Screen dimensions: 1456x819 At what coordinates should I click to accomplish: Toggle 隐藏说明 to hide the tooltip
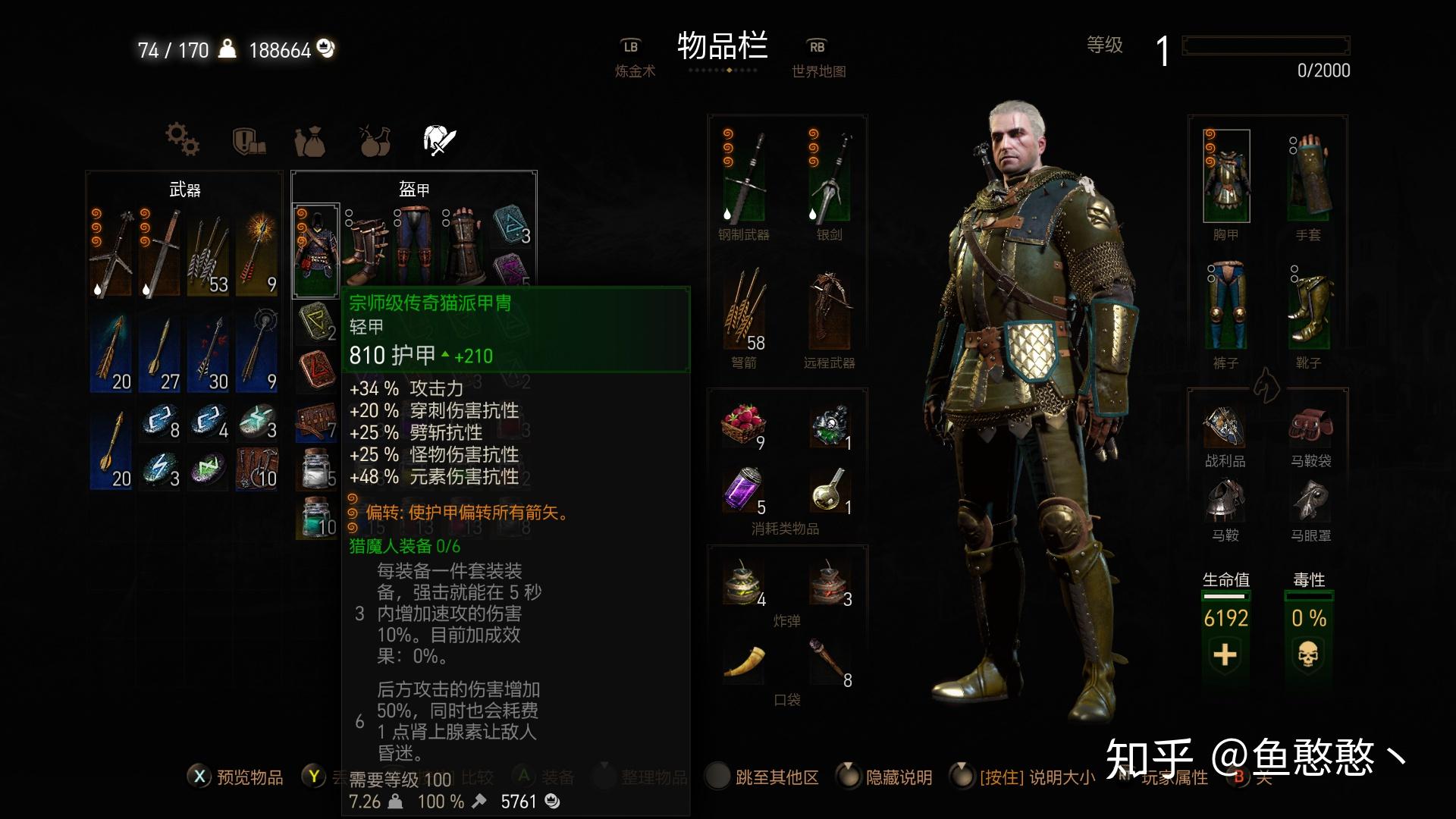tap(899, 777)
